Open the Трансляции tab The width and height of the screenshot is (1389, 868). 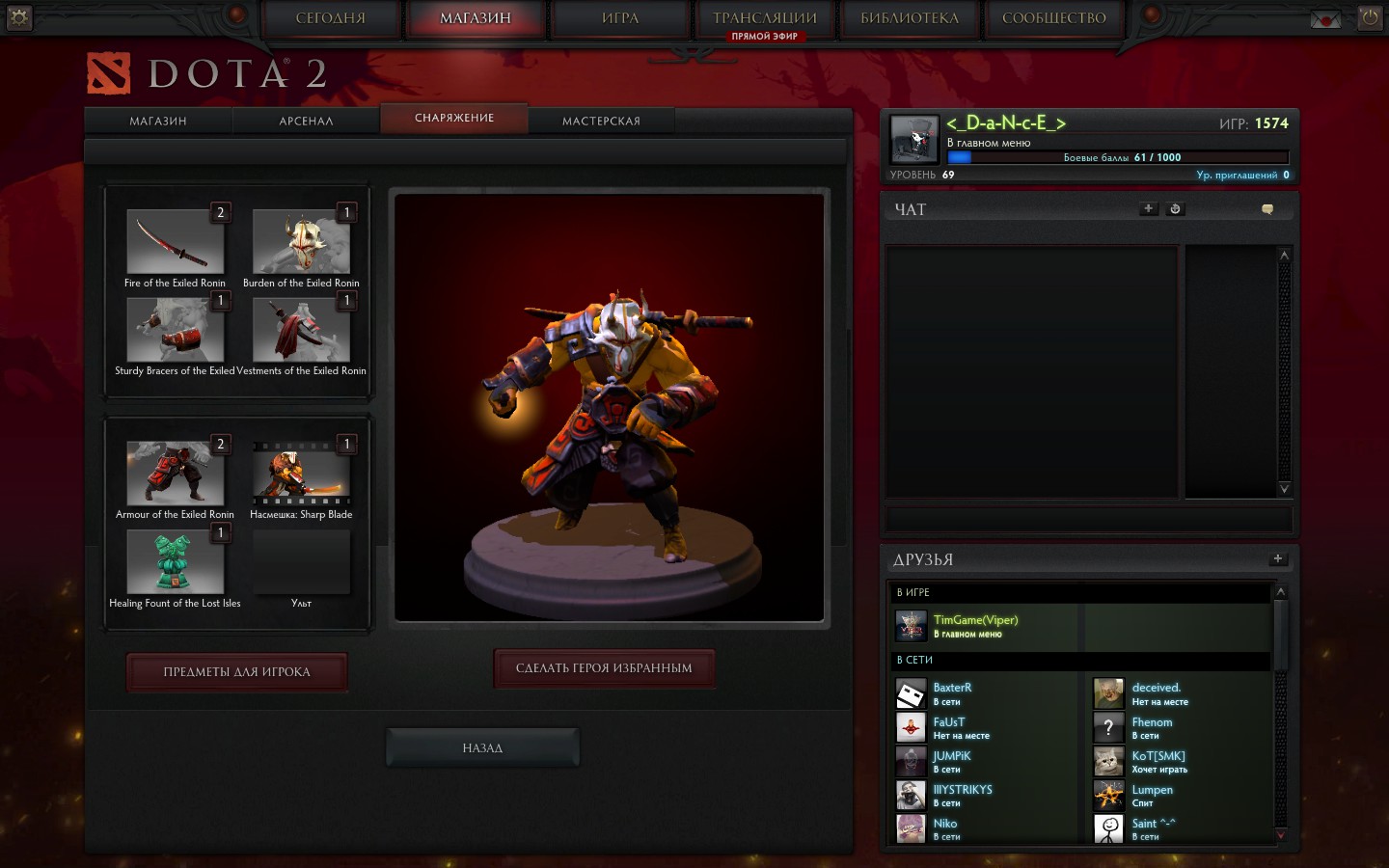[764, 18]
